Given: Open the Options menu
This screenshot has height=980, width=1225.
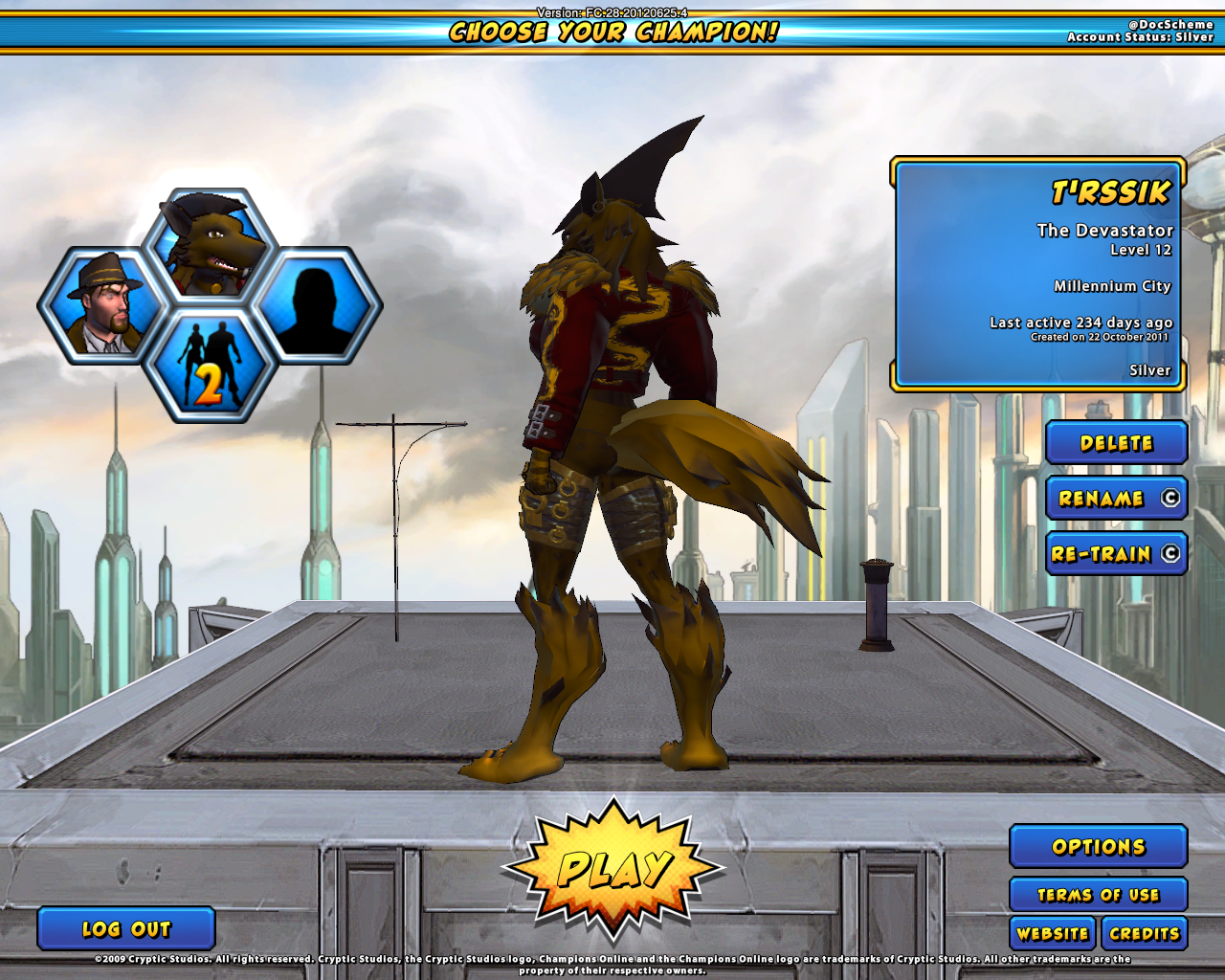Looking at the screenshot, I should (x=1098, y=847).
